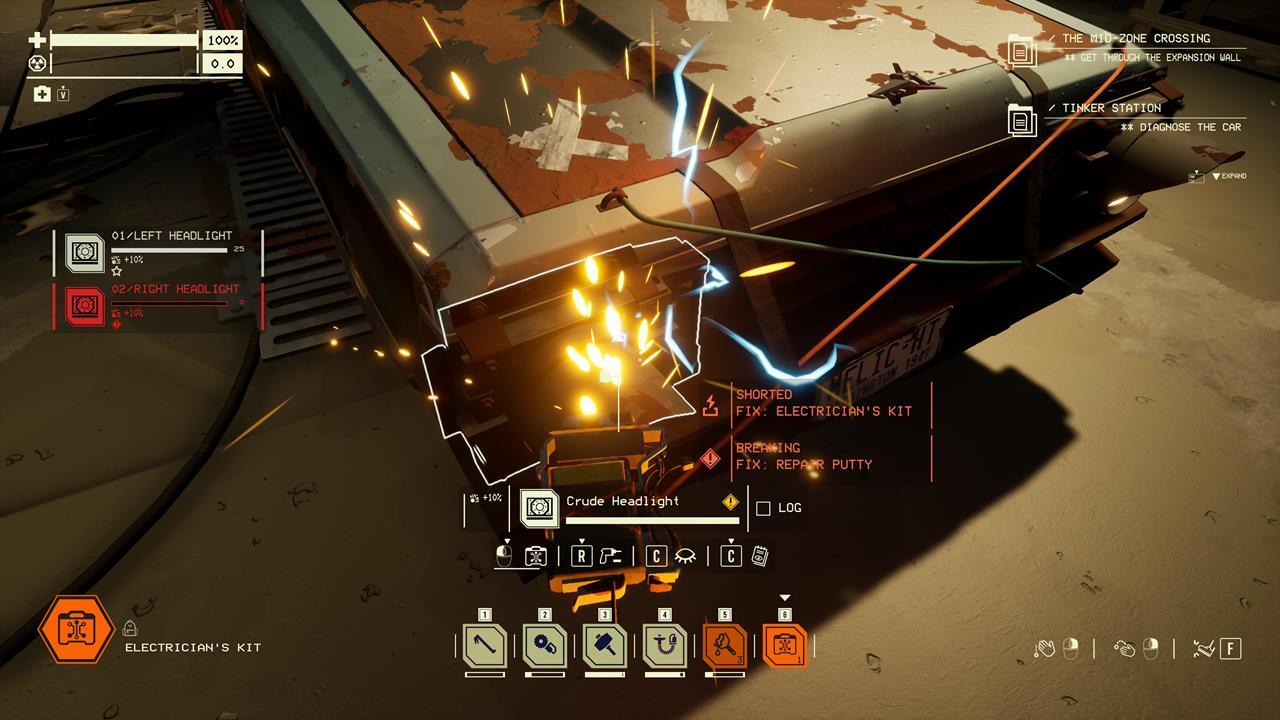This screenshot has height=720, width=1280.
Task: Open the Tinker Station objective
Action: click(x=1125, y=117)
